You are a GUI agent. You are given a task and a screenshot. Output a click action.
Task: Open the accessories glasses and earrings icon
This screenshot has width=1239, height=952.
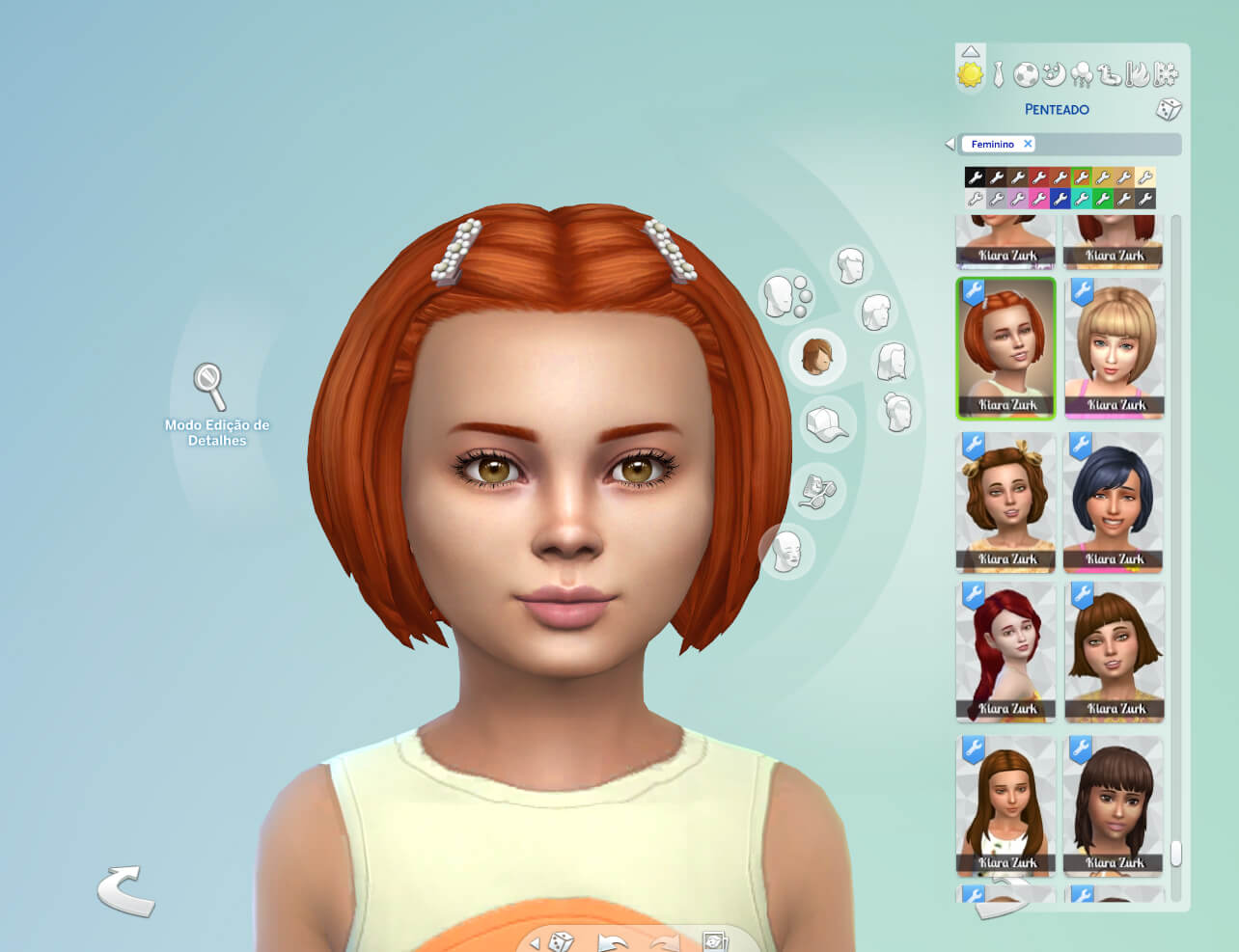click(817, 491)
